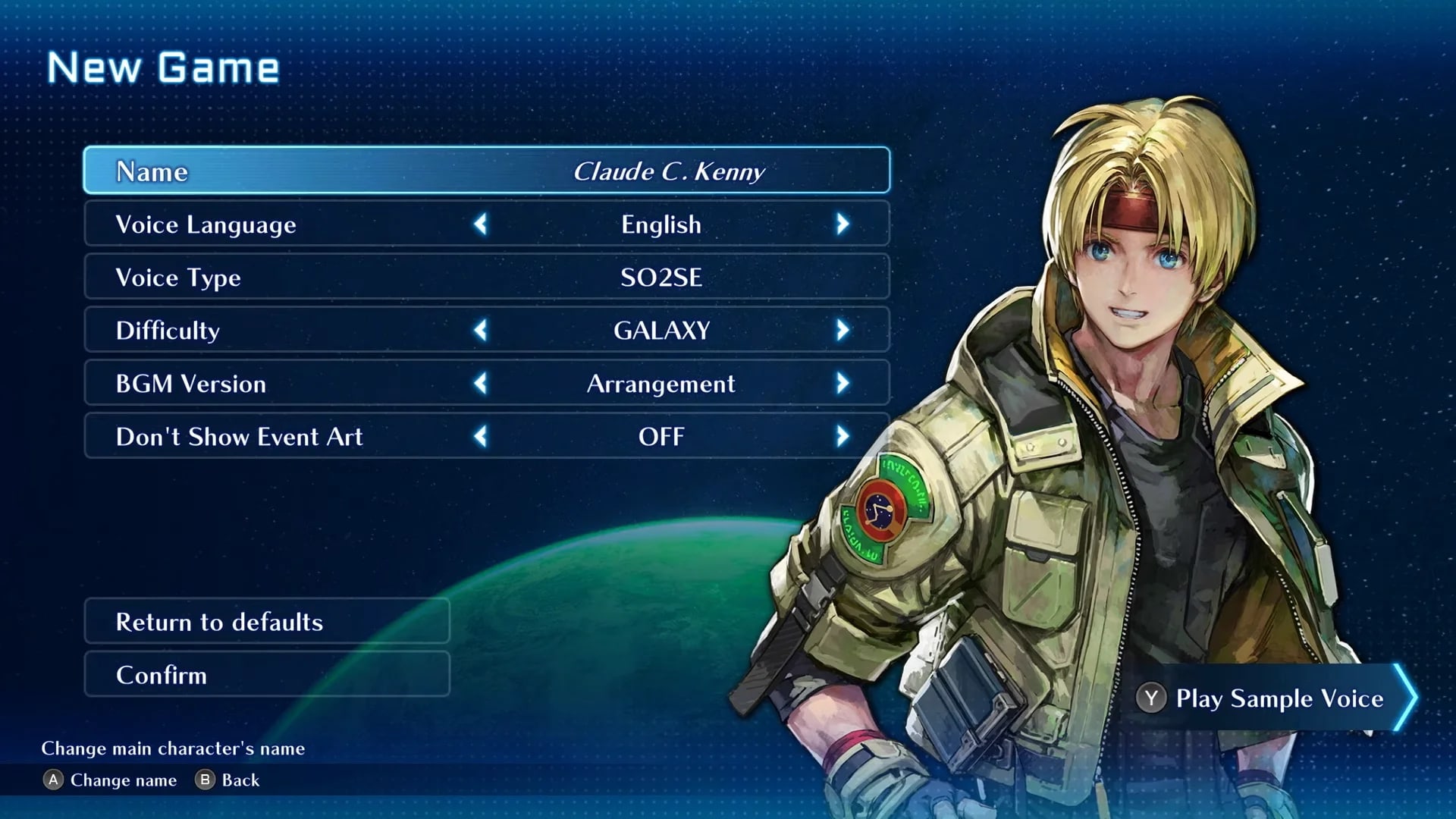The image size is (1456, 819).
Task: Toggle Don't Show Event Art using right arrow
Action: pos(842,437)
